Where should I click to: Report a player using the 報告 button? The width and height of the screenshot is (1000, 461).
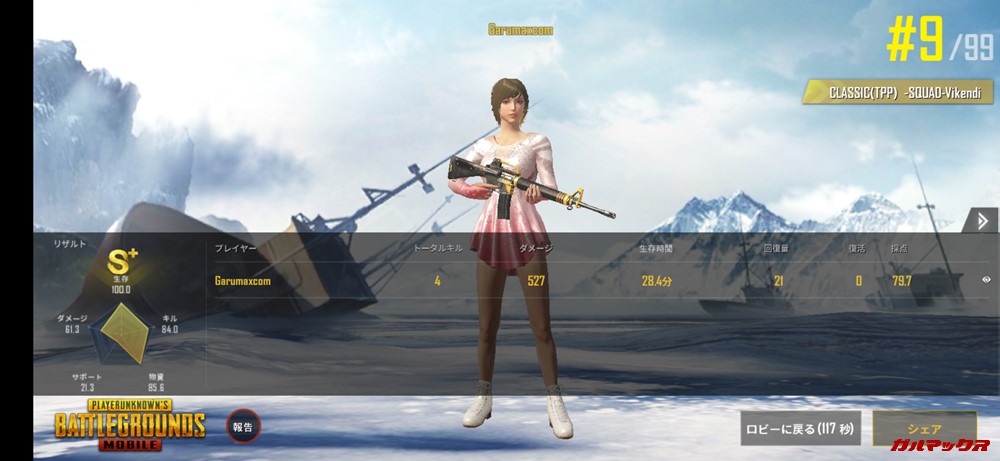point(243,426)
